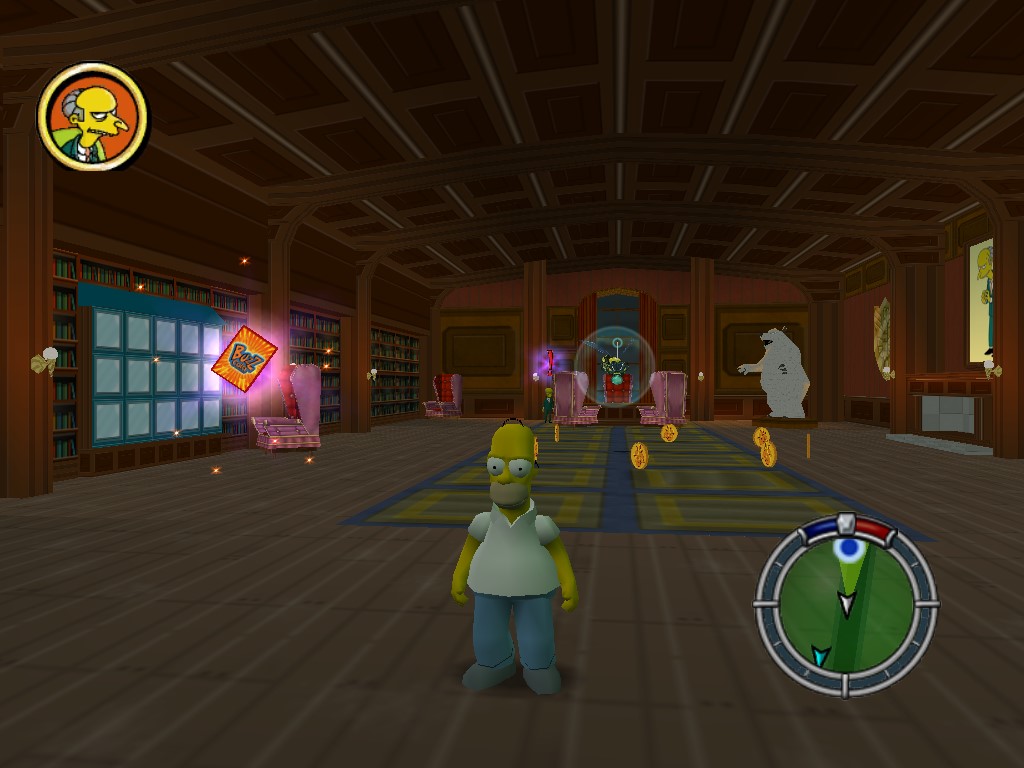Click the Mr. Burns portrait icon
1024x768 pixels.
point(92,117)
